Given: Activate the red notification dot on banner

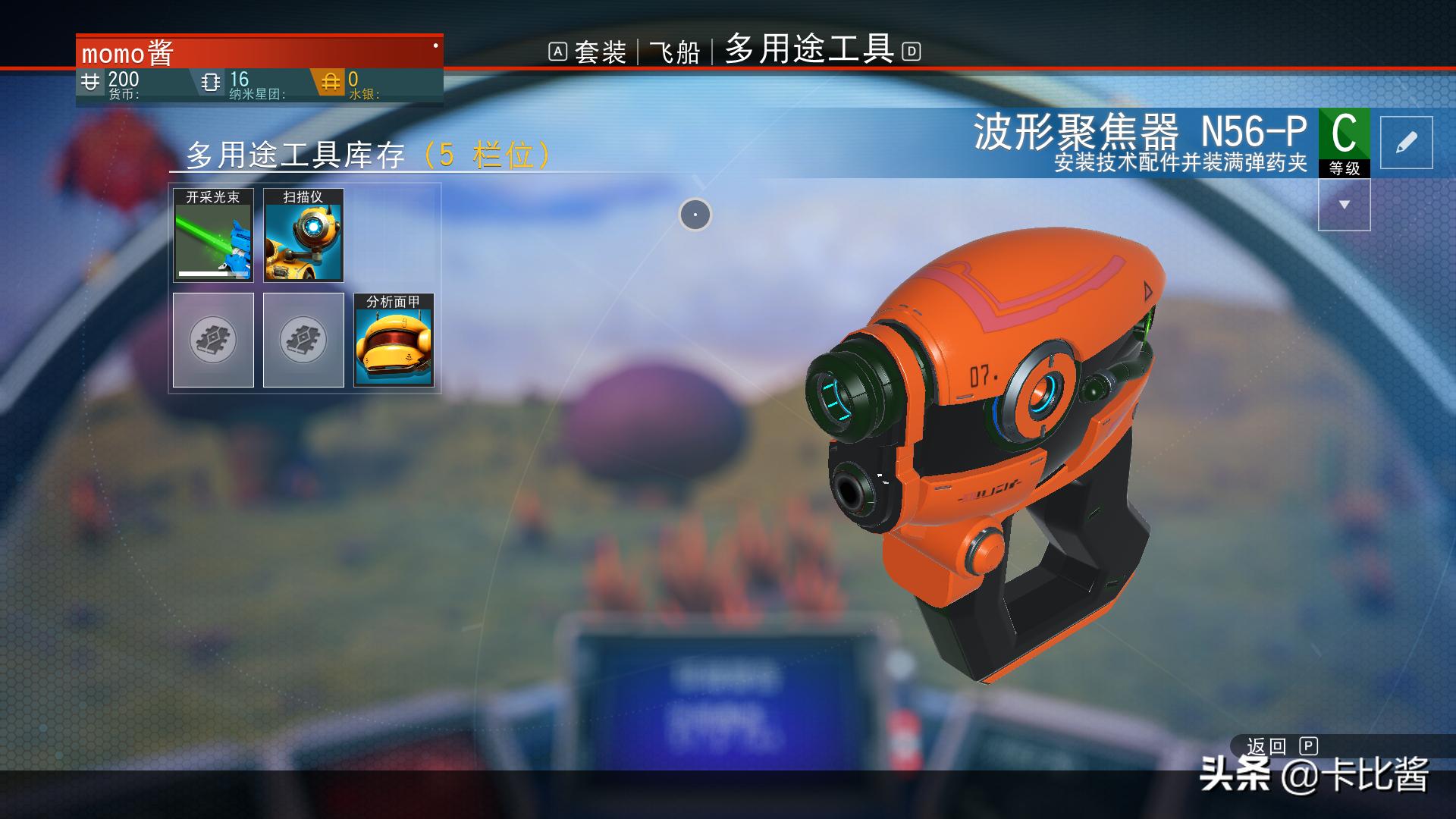Looking at the screenshot, I should [435, 45].
